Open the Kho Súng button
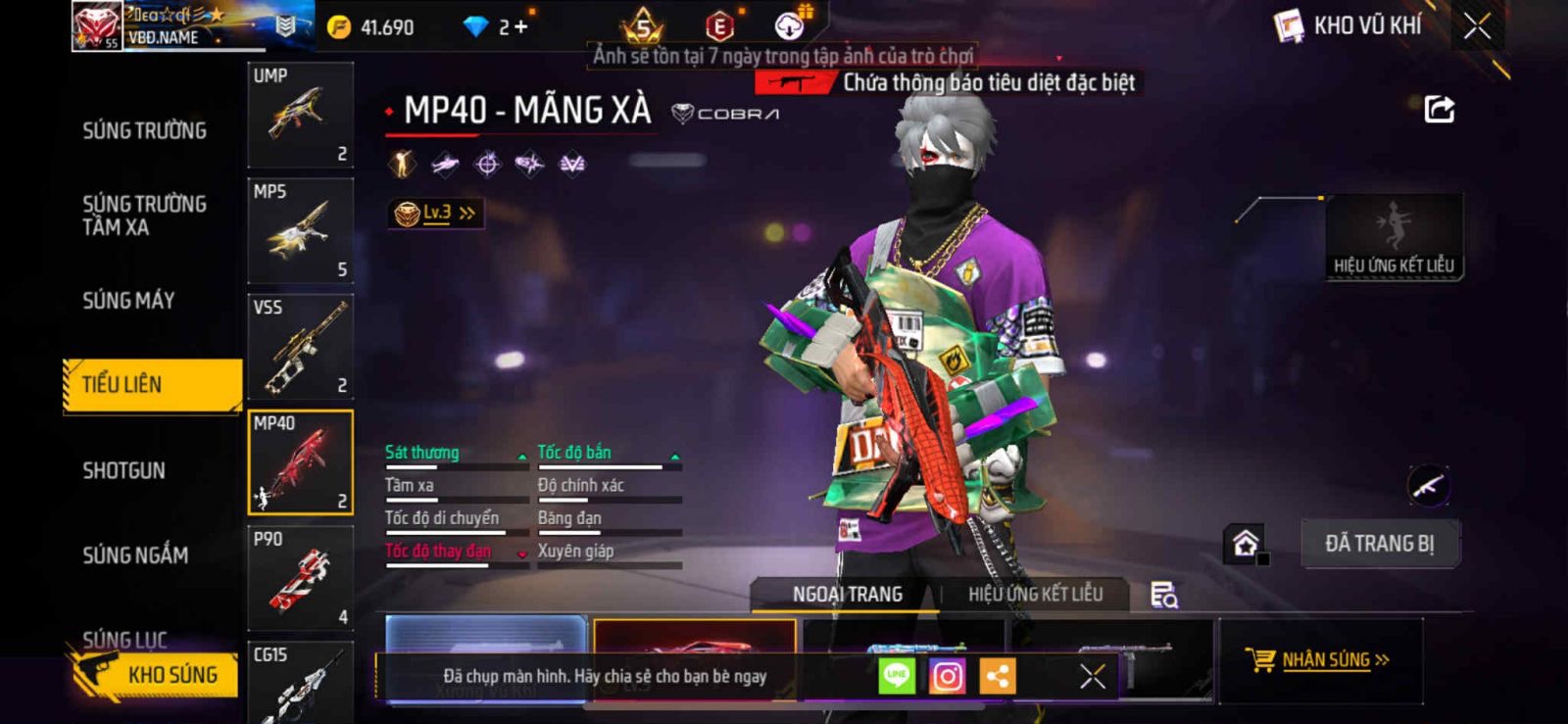The width and height of the screenshot is (1568, 724). coord(155,674)
